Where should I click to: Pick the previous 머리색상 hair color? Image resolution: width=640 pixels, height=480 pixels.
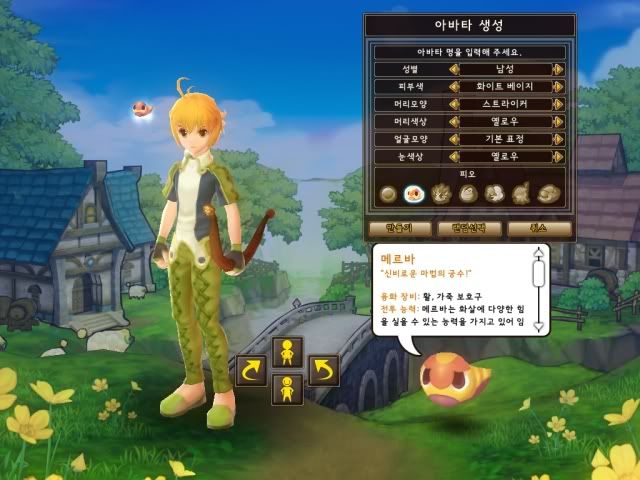[x=454, y=121]
